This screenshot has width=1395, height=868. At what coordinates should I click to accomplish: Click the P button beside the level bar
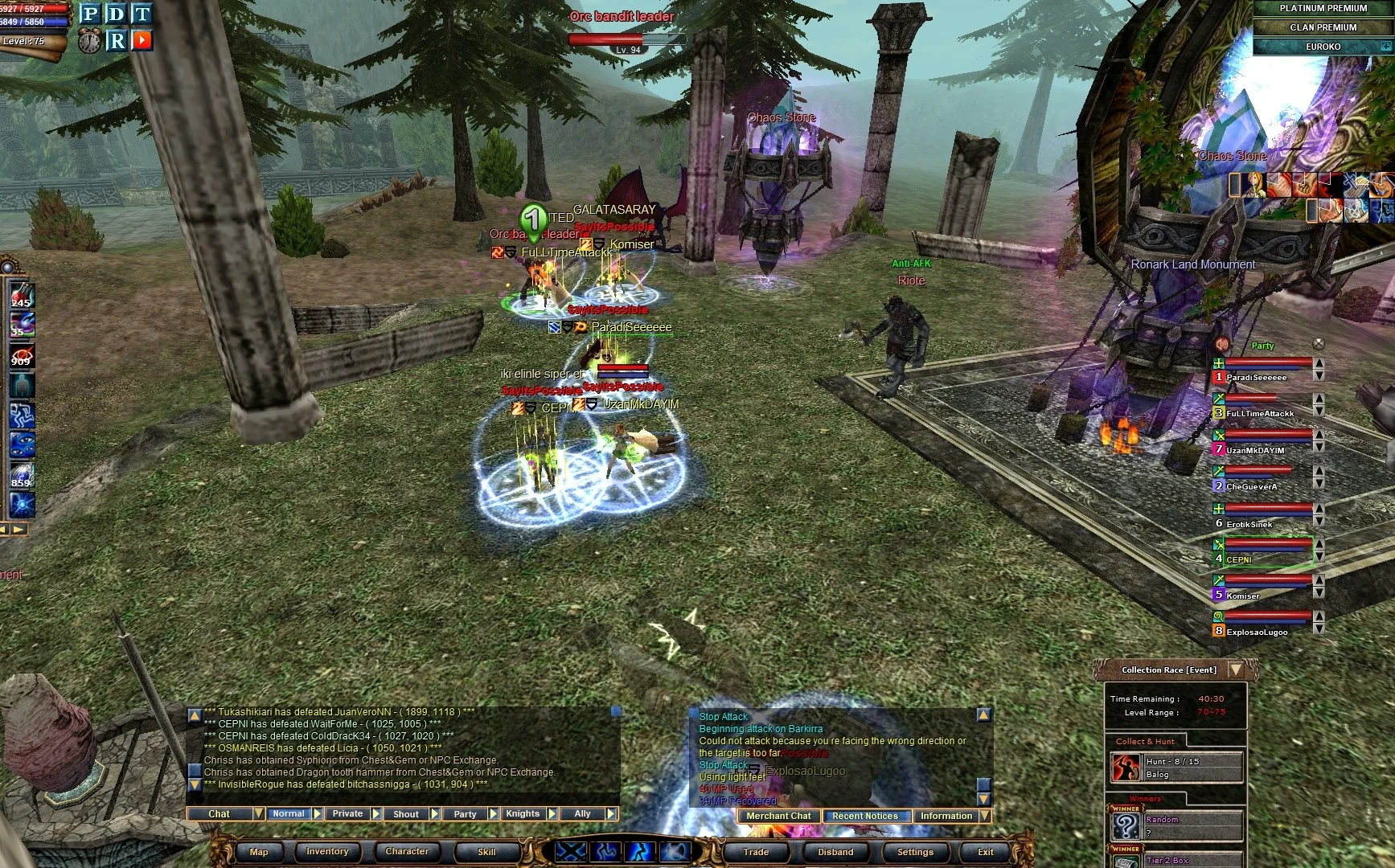point(90,14)
